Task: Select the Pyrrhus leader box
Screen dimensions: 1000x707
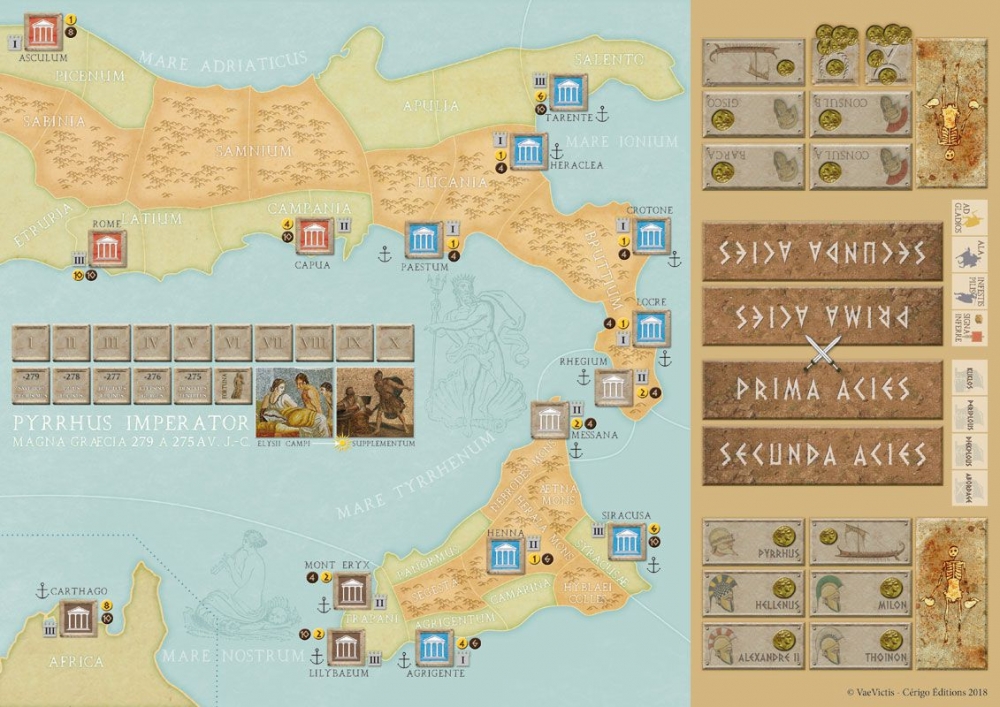Action: tap(753, 543)
